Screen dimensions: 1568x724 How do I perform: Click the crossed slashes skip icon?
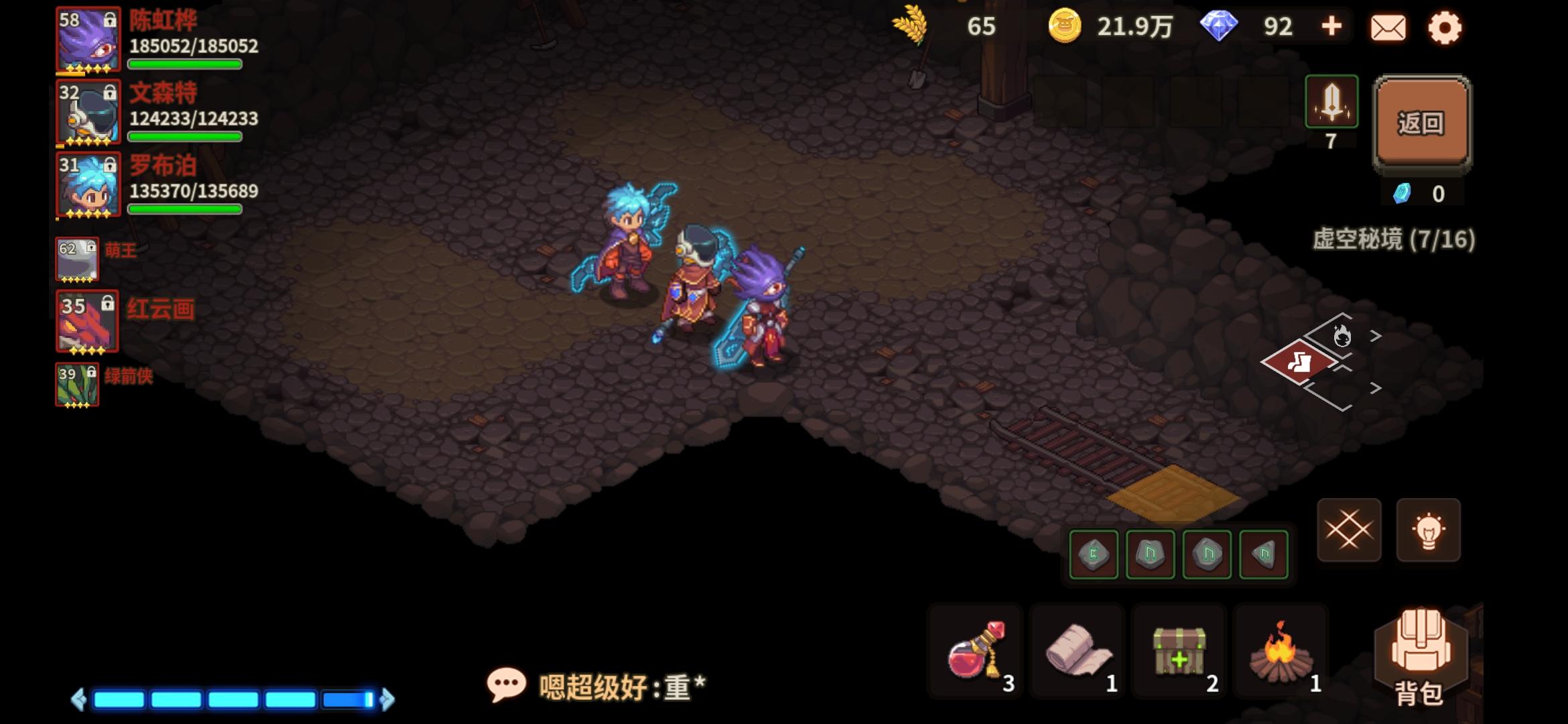click(1348, 530)
